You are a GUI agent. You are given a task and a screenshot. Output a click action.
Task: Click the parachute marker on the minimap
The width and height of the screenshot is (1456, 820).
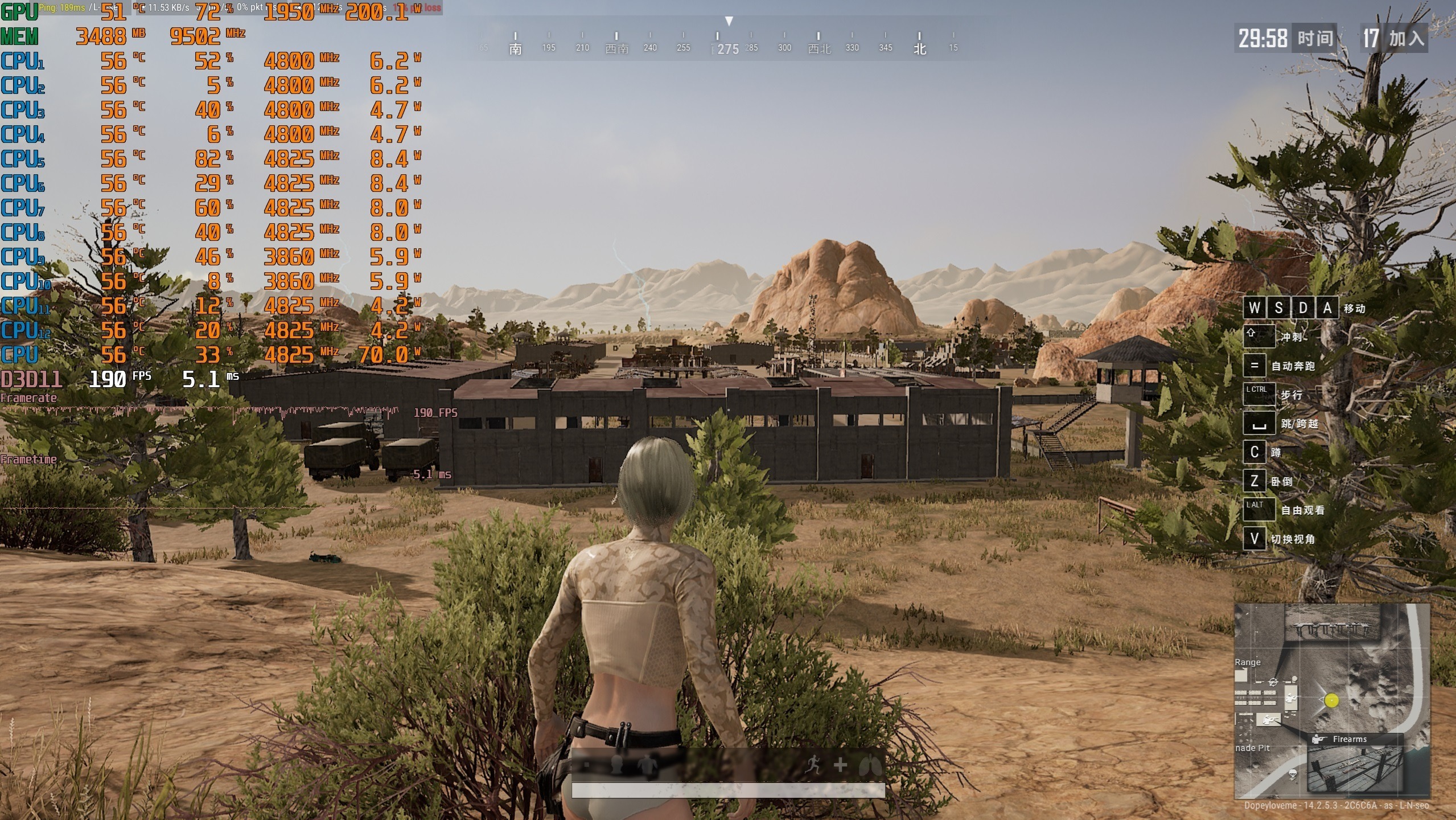1293,773
